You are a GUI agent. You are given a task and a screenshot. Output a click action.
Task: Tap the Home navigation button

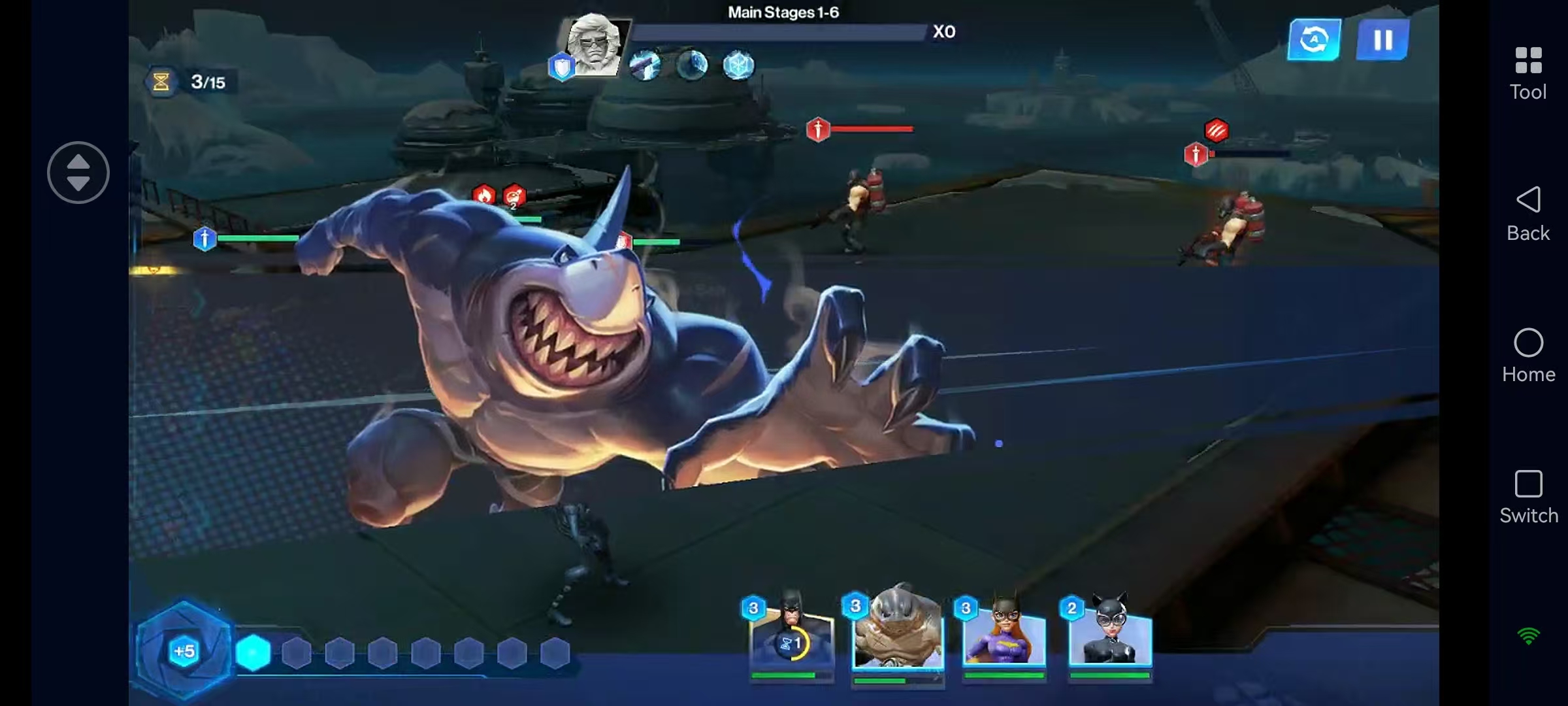click(1528, 356)
